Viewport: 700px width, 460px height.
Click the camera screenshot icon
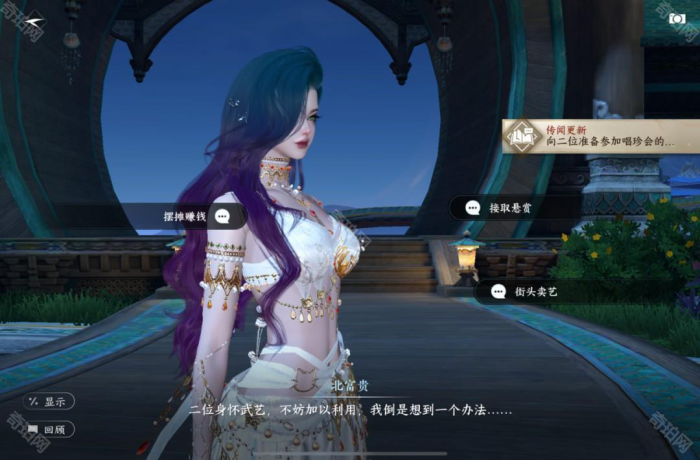(x=678, y=18)
